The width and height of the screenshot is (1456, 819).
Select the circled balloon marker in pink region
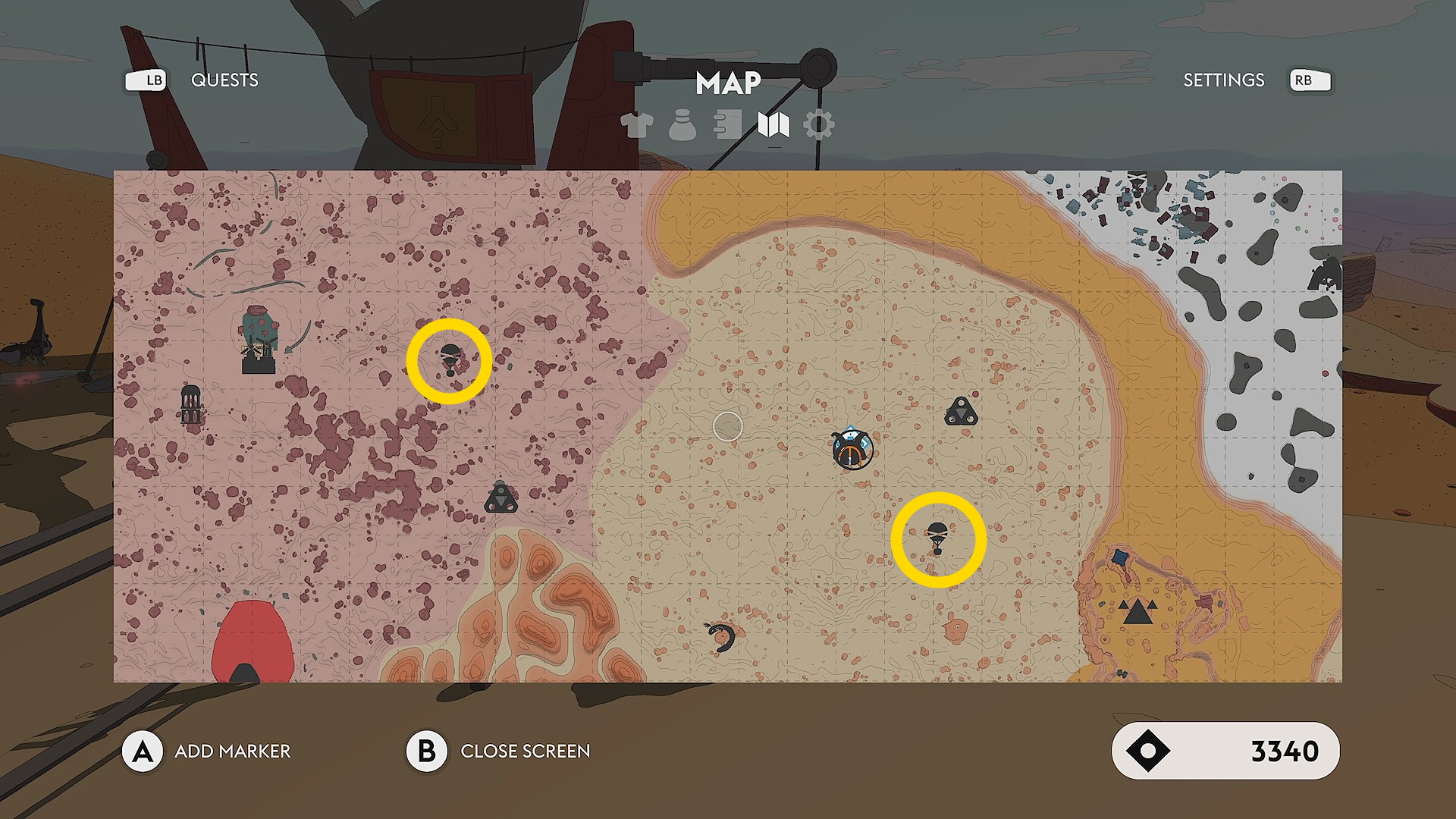coord(450,360)
